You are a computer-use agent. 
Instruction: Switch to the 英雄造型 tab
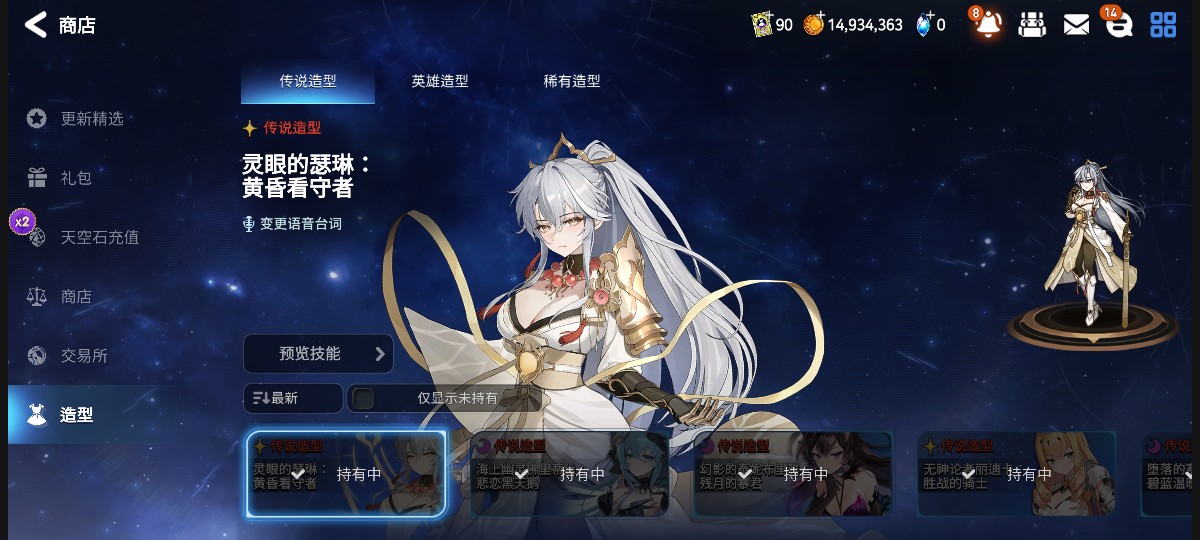pyautogui.click(x=440, y=82)
